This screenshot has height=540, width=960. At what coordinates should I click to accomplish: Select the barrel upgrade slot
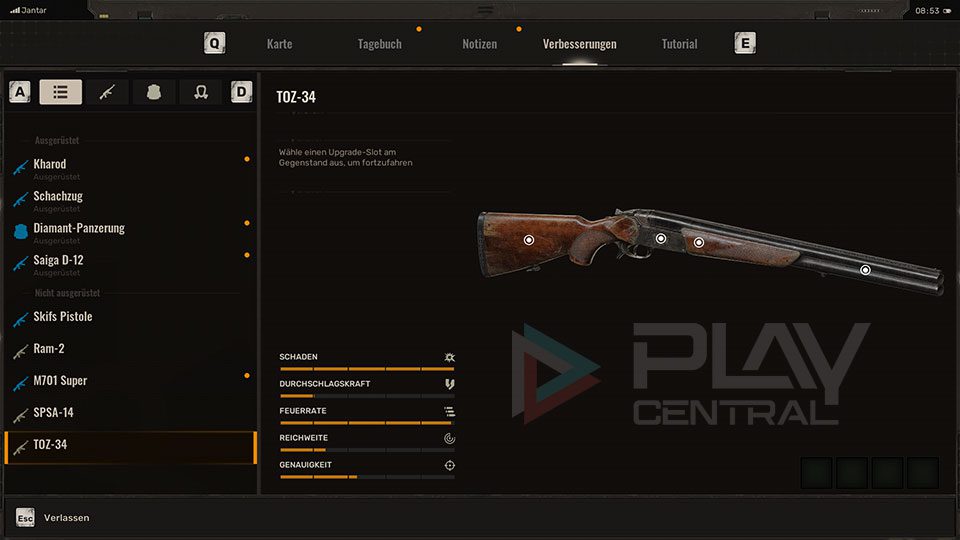click(865, 270)
